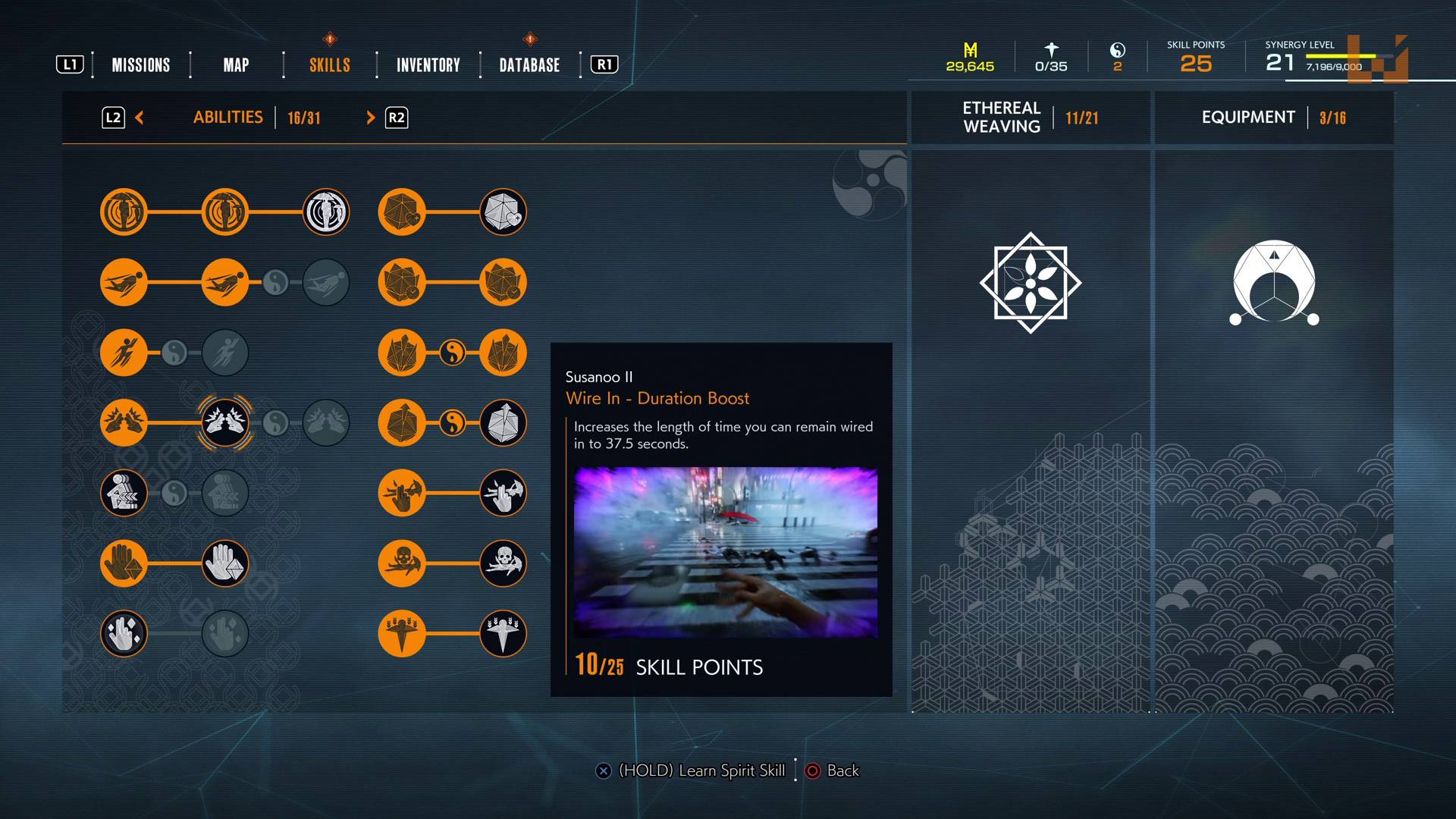Viewport: 1456px width, 819px height.
Task: Go to the Database tab
Action: point(529,65)
